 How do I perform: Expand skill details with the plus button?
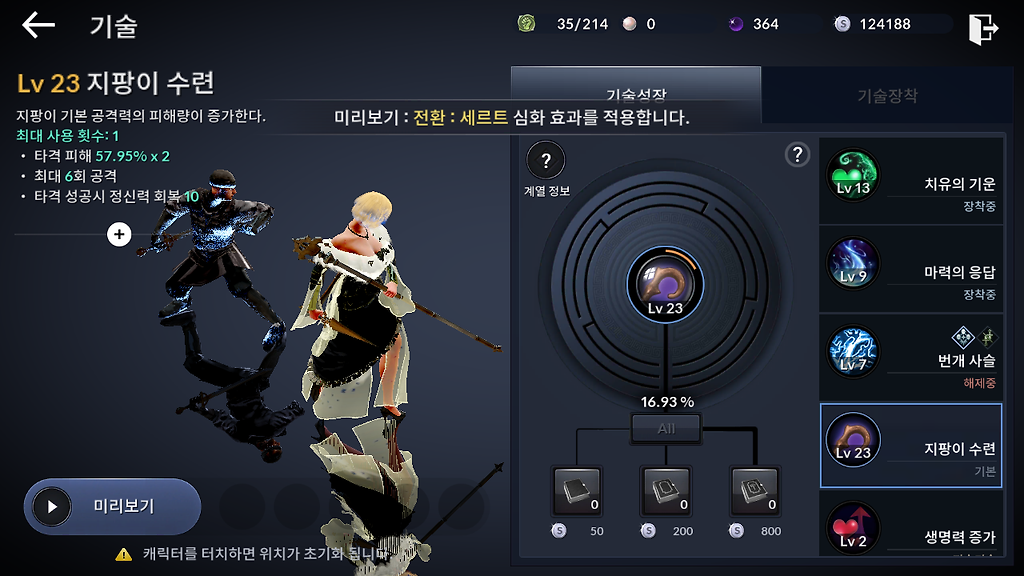coord(119,234)
